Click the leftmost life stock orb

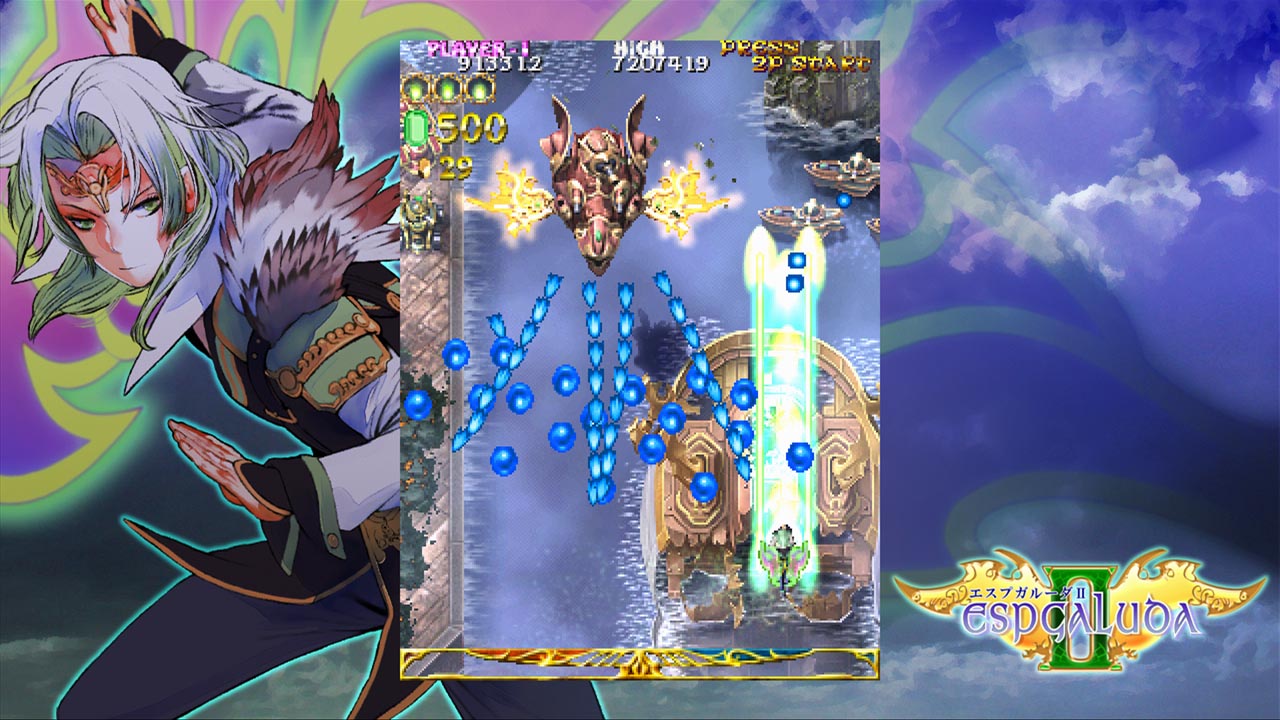tap(415, 91)
